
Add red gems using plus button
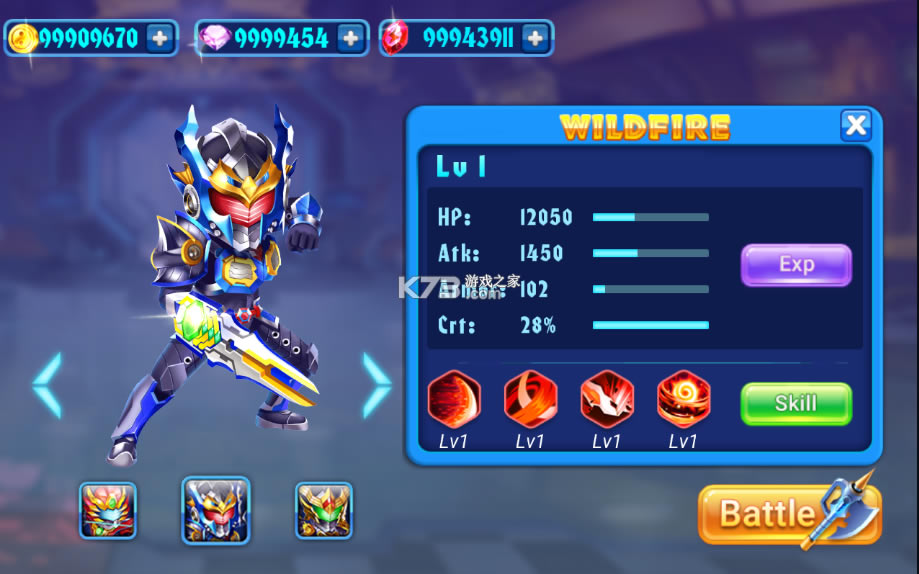pos(536,38)
